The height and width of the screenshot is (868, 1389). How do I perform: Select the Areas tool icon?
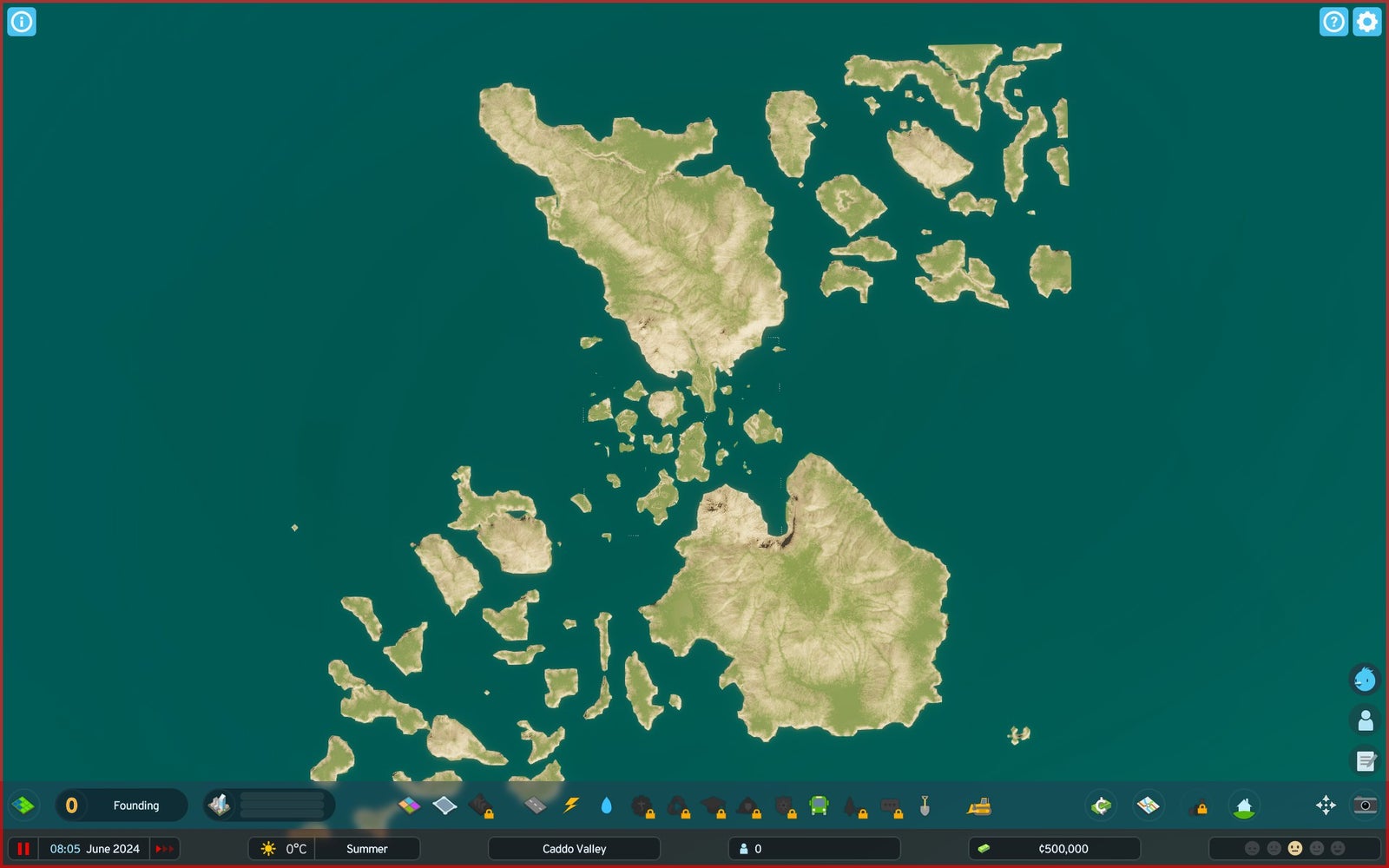(444, 806)
